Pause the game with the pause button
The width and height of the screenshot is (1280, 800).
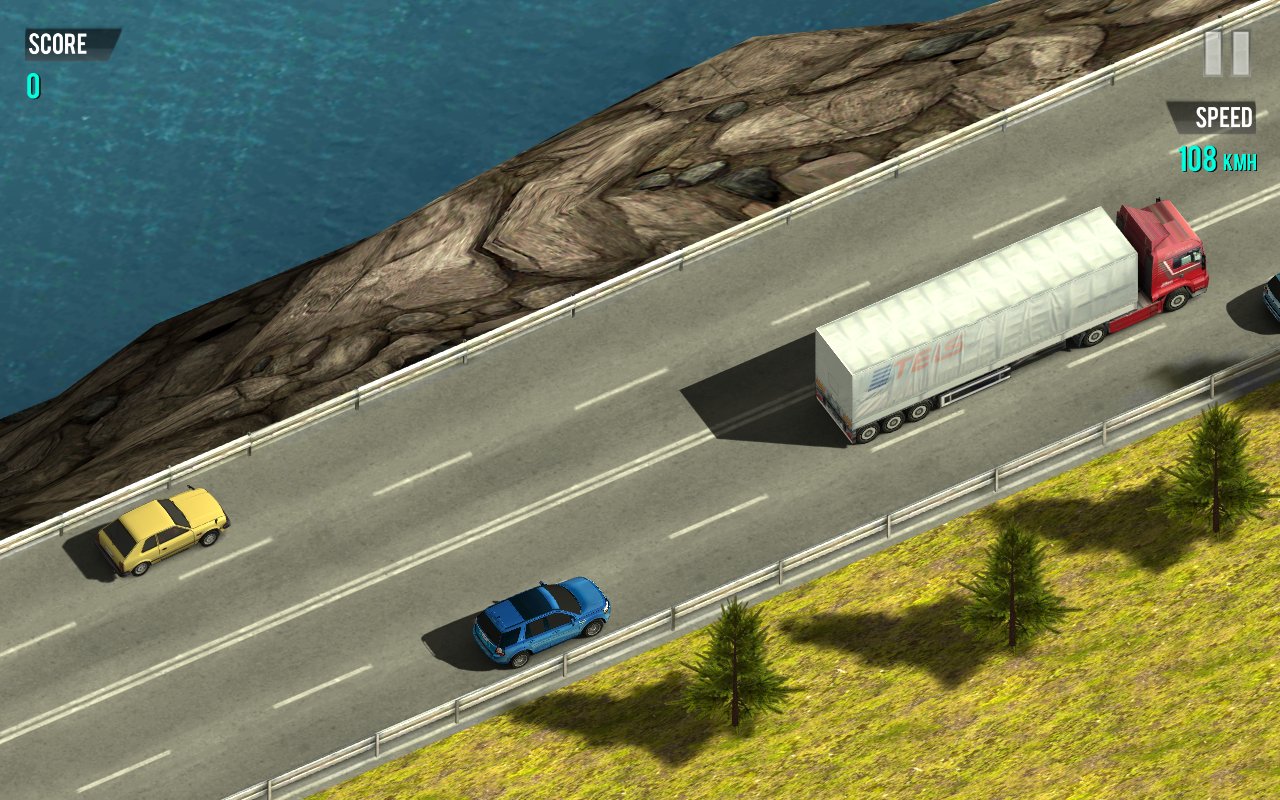coord(1226,53)
